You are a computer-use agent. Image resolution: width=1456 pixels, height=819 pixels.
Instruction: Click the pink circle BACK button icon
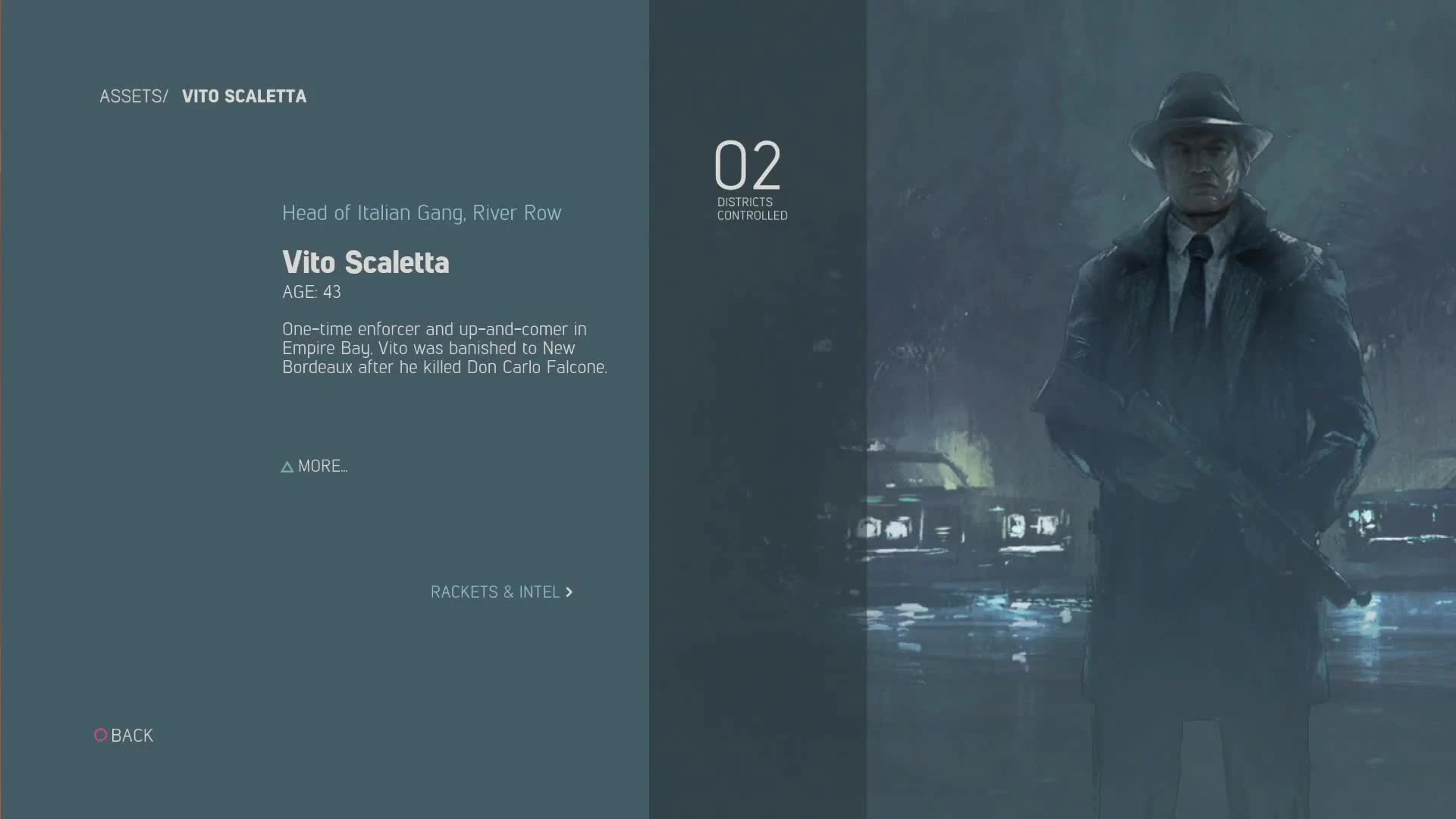101,735
